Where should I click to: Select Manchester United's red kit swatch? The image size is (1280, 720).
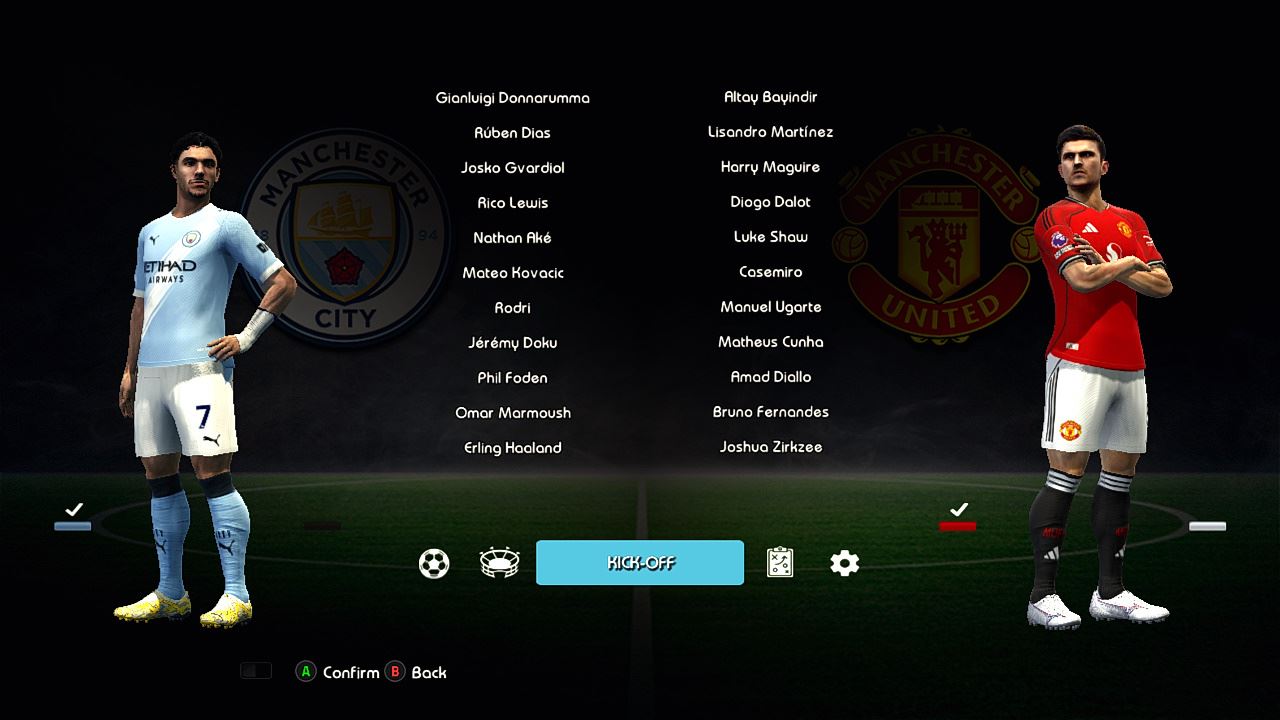pos(958,526)
